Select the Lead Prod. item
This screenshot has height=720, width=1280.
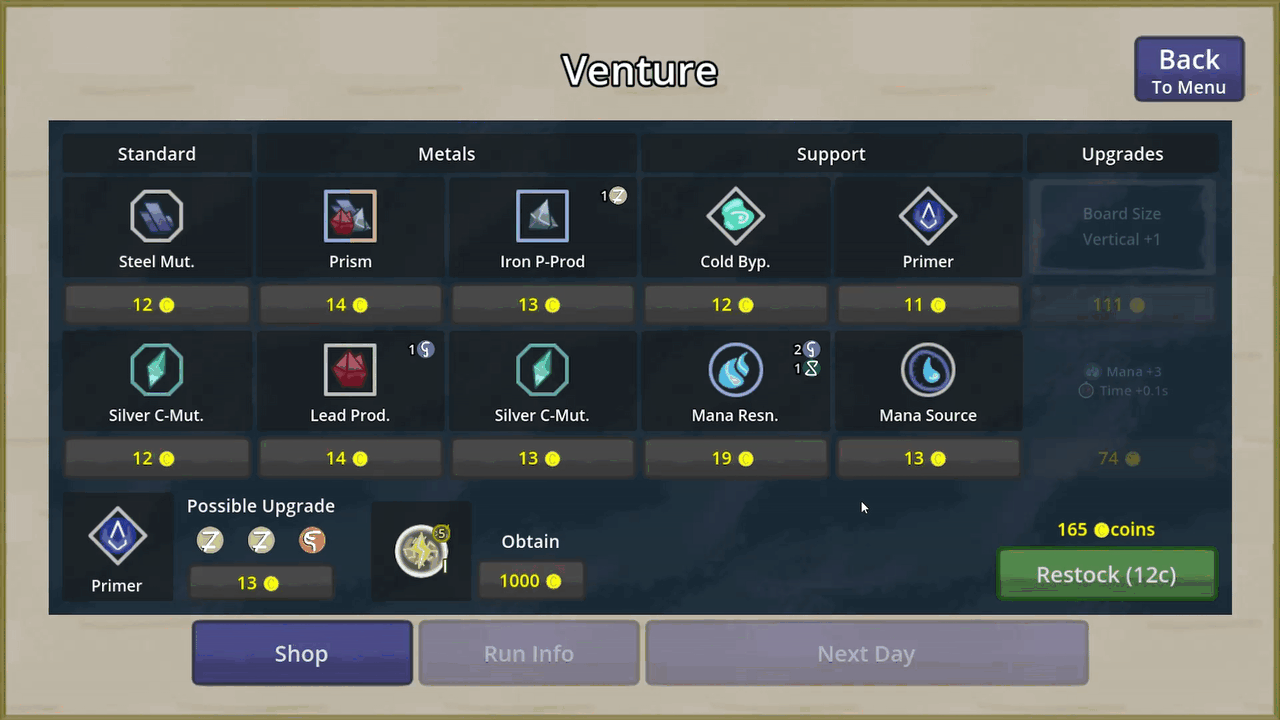(350, 381)
